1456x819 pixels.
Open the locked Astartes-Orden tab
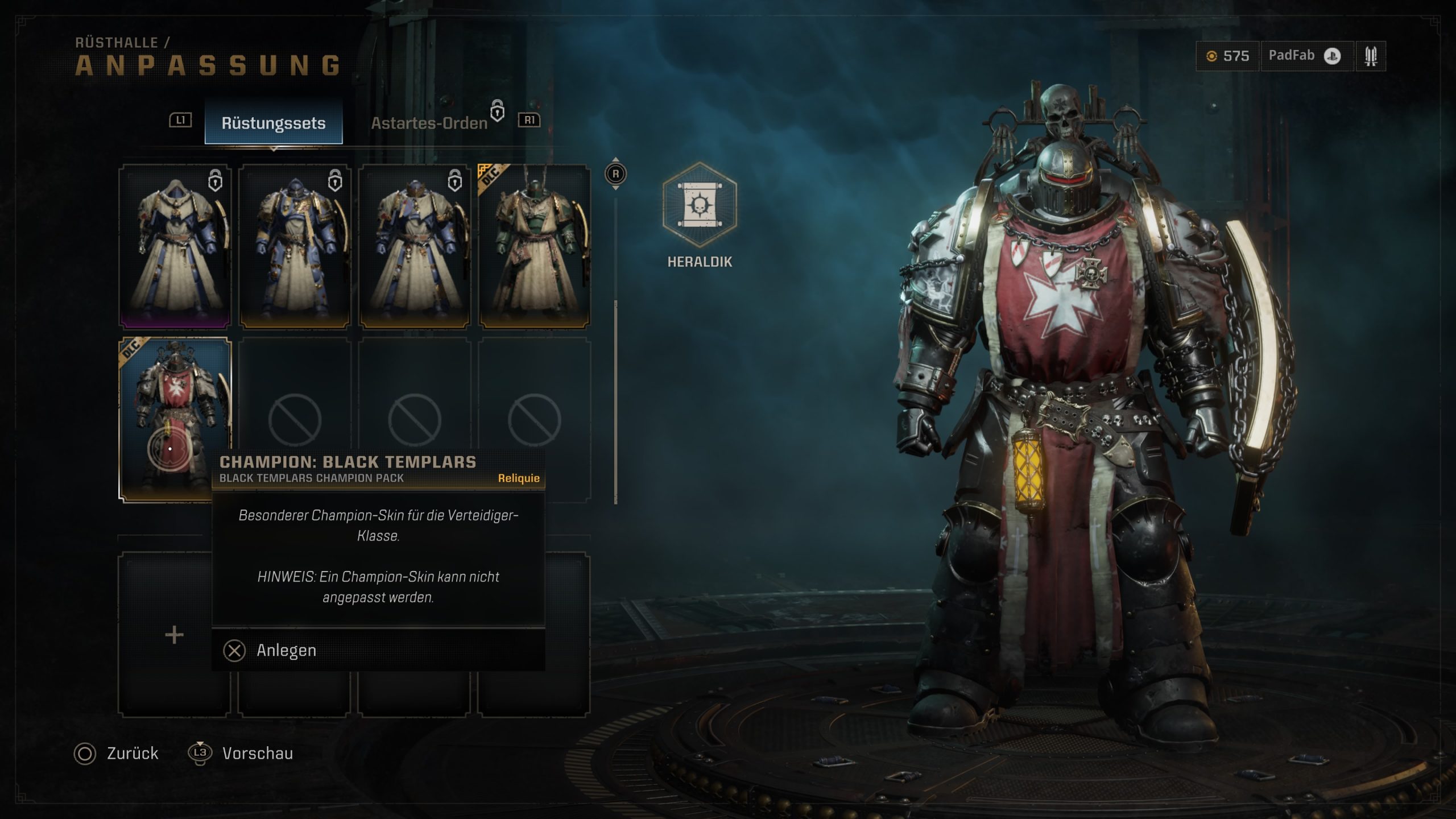(x=429, y=123)
